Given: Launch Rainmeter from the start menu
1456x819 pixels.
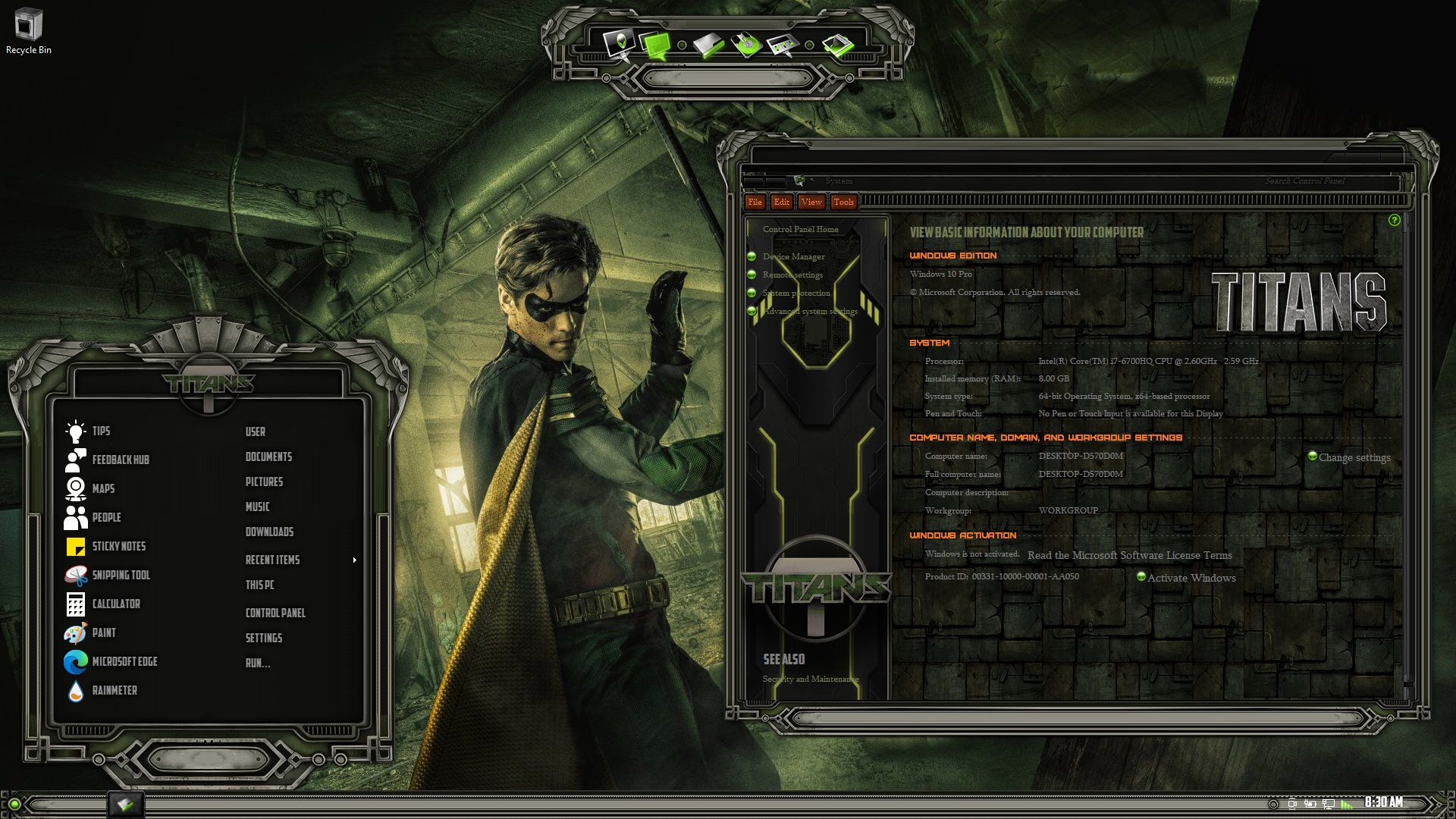Looking at the screenshot, I should [114, 690].
